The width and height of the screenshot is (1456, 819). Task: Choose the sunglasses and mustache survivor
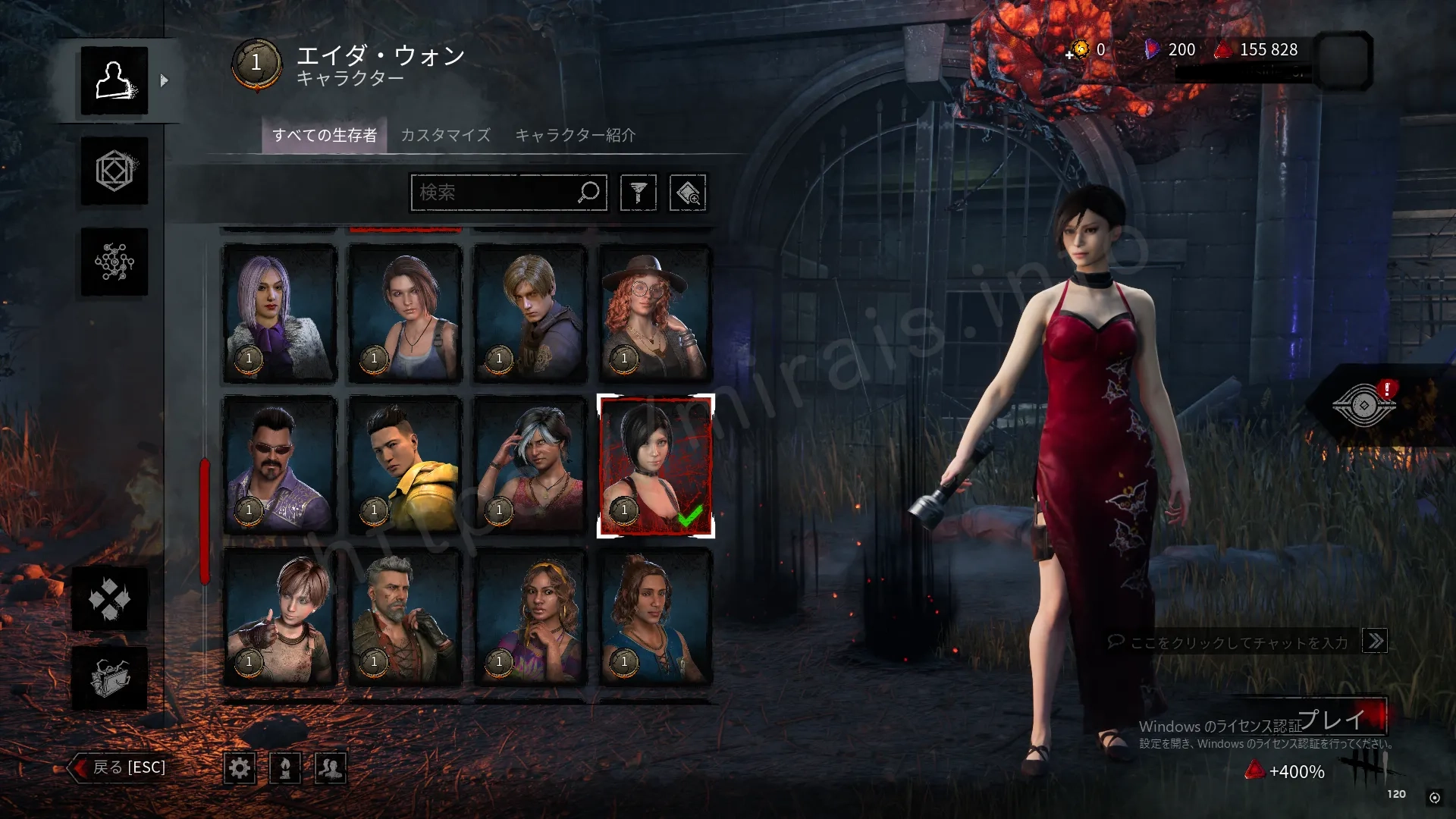pos(280,466)
